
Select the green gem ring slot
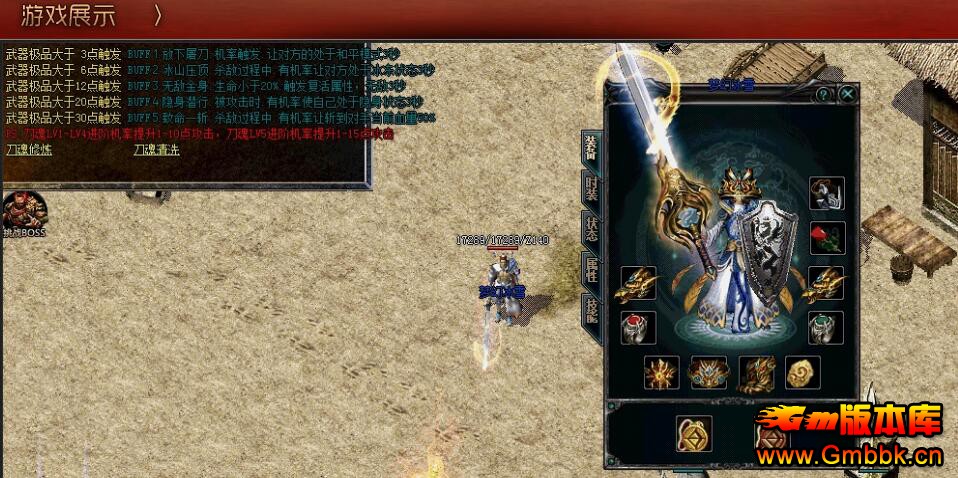826,328
